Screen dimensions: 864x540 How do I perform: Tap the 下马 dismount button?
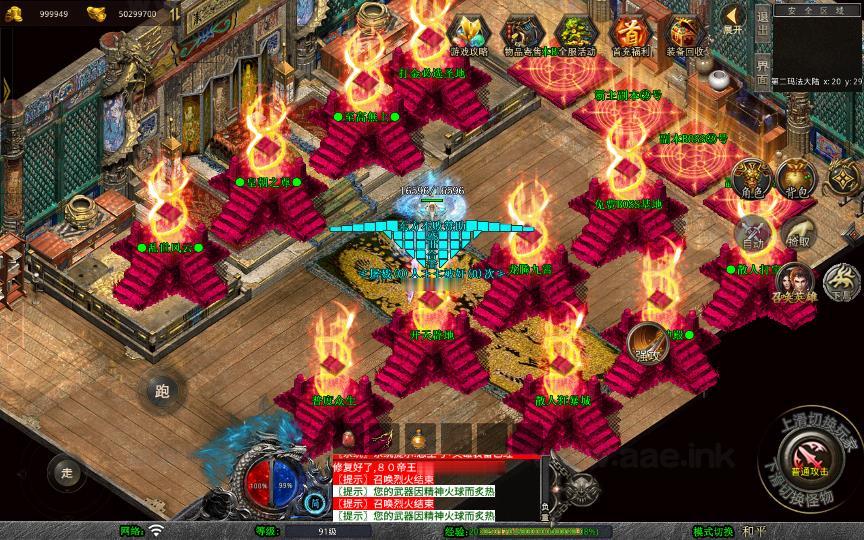tap(841, 284)
